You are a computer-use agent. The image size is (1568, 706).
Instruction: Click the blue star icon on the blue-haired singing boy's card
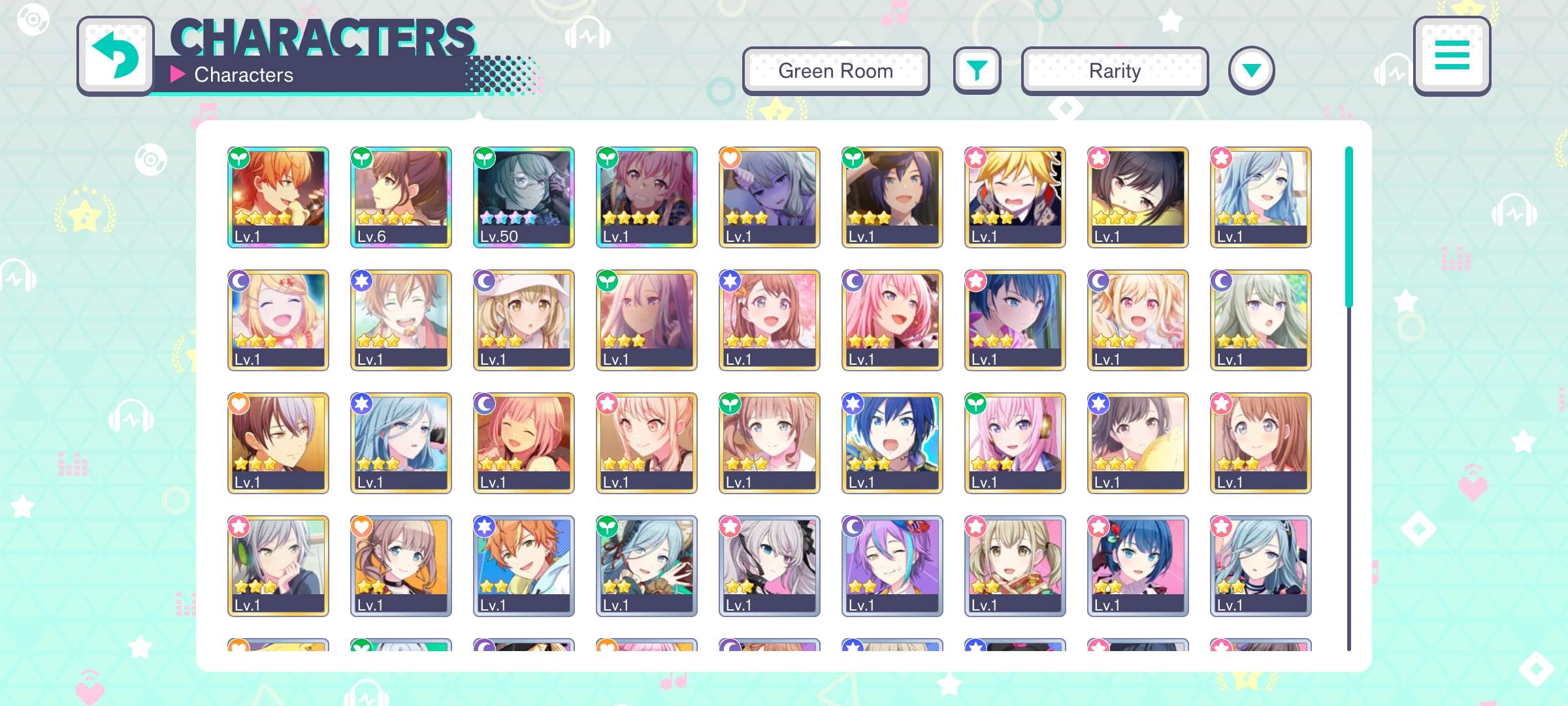tap(853, 403)
